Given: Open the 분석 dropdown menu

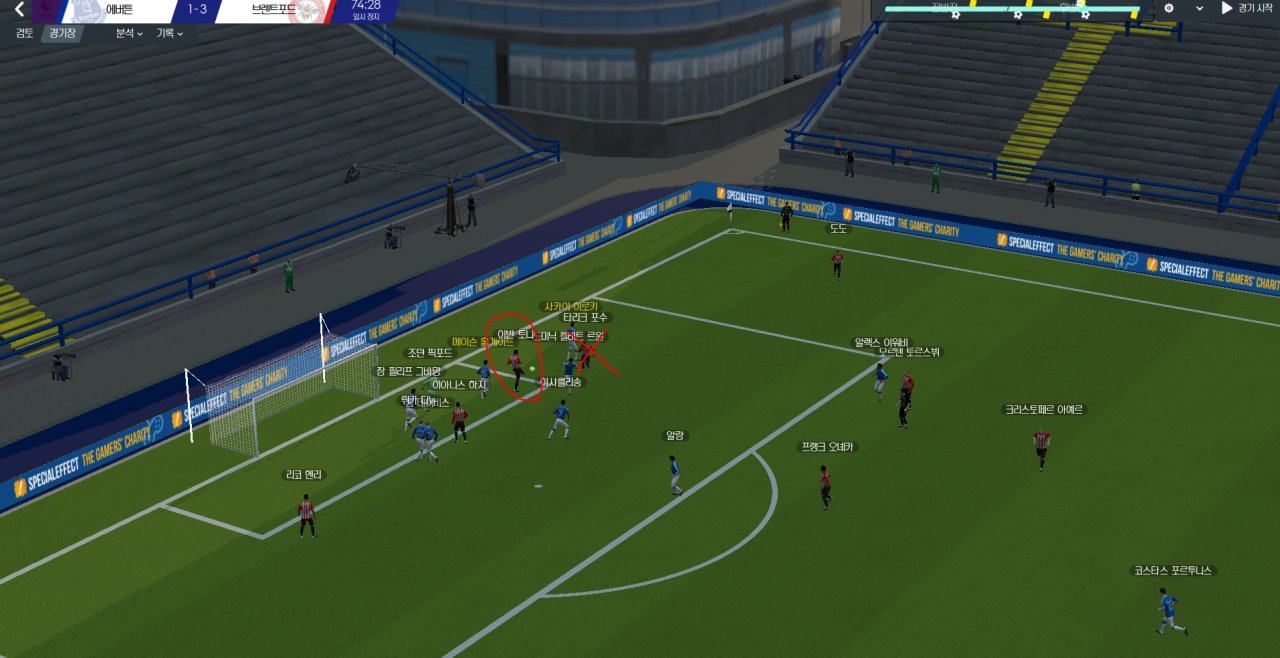Looking at the screenshot, I should [x=129, y=33].
